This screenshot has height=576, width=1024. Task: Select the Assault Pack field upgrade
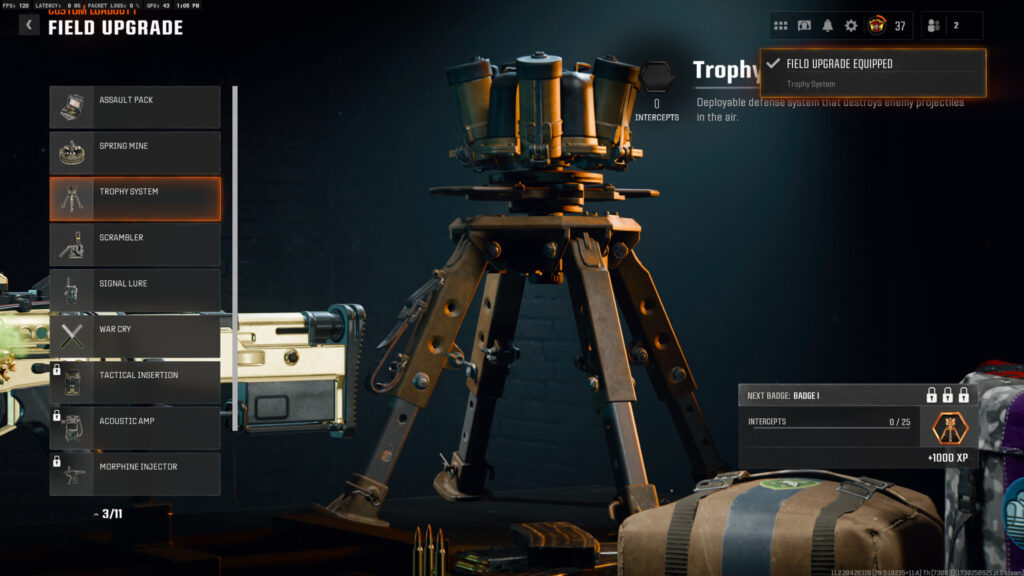pos(135,107)
